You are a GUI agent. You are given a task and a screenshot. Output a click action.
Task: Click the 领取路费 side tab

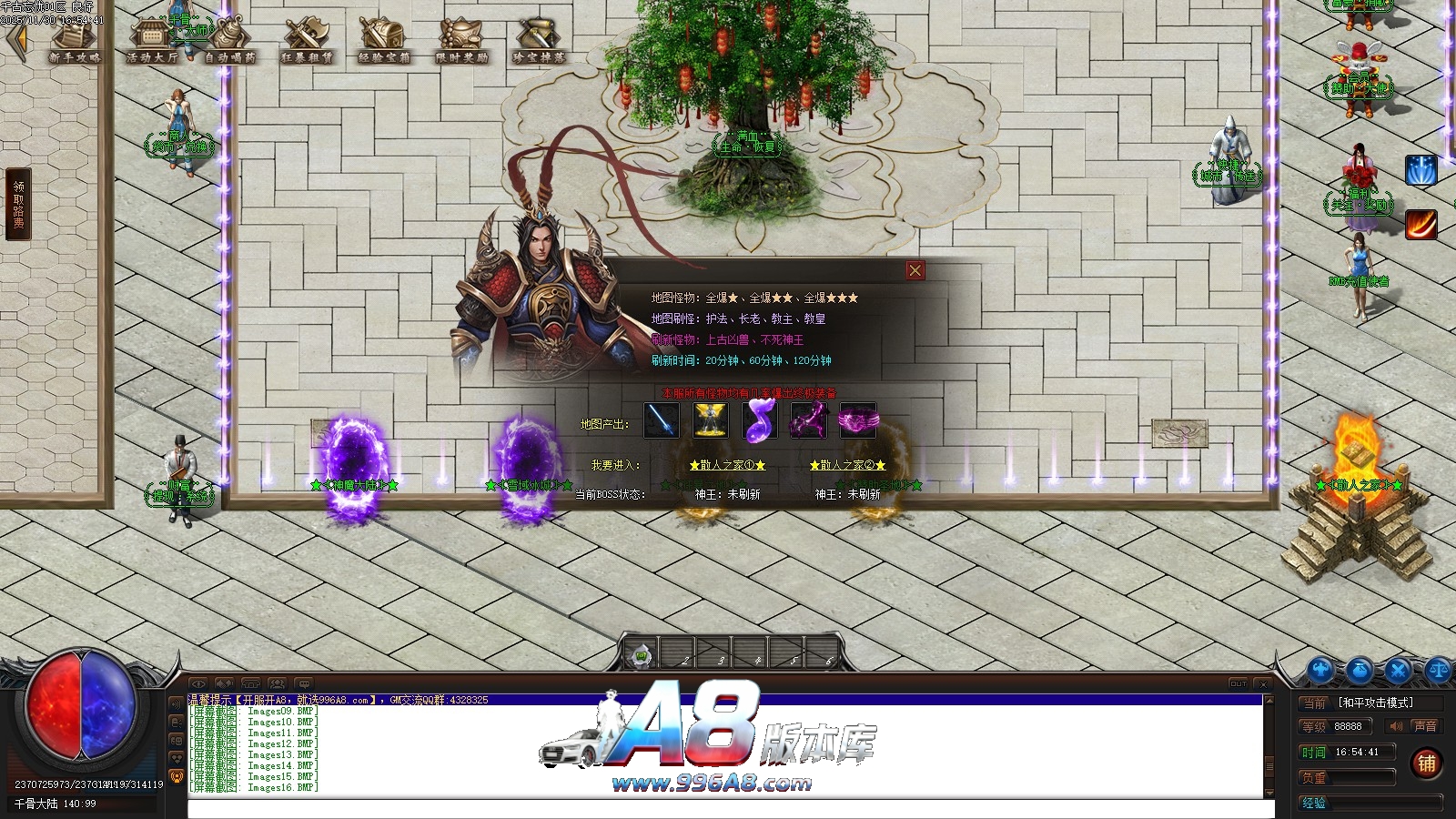point(18,204)
